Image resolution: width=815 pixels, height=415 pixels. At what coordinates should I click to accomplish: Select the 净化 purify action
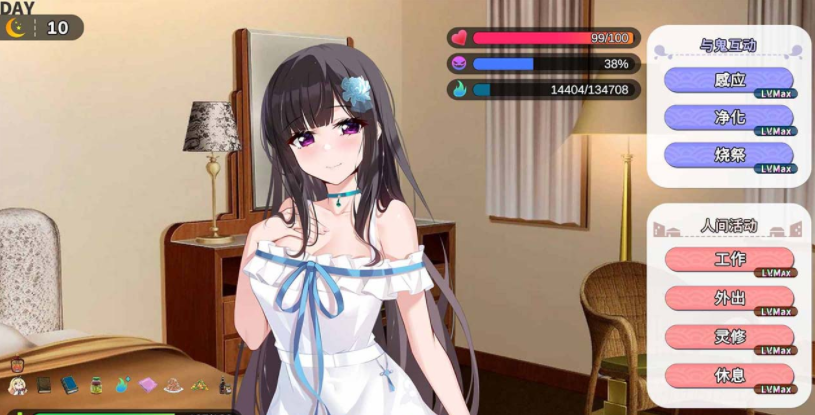pyautogui.click(x=729, y=118)
